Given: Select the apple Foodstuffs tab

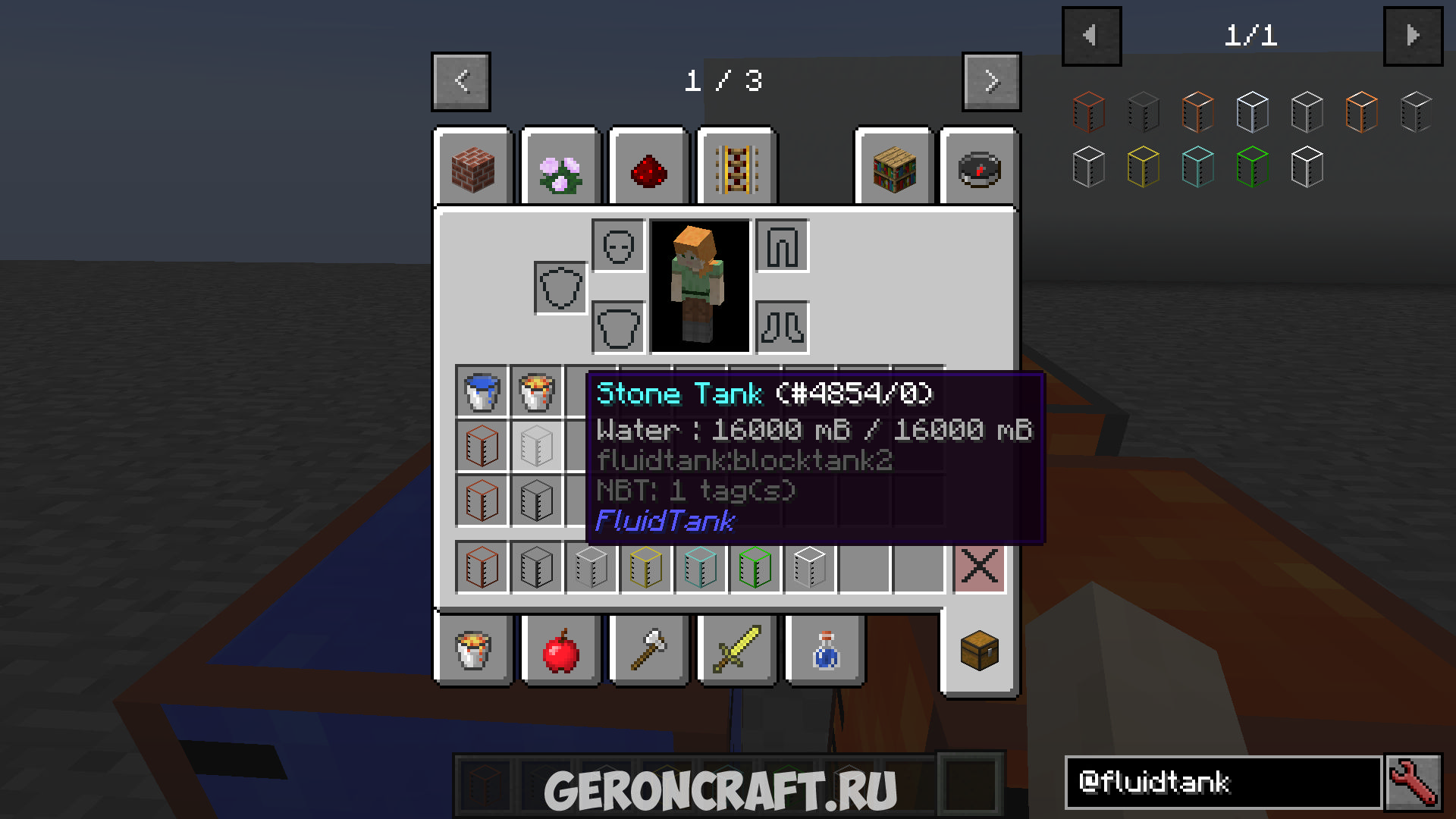Looking at the screenshot, I should click(x=561, y=651).
